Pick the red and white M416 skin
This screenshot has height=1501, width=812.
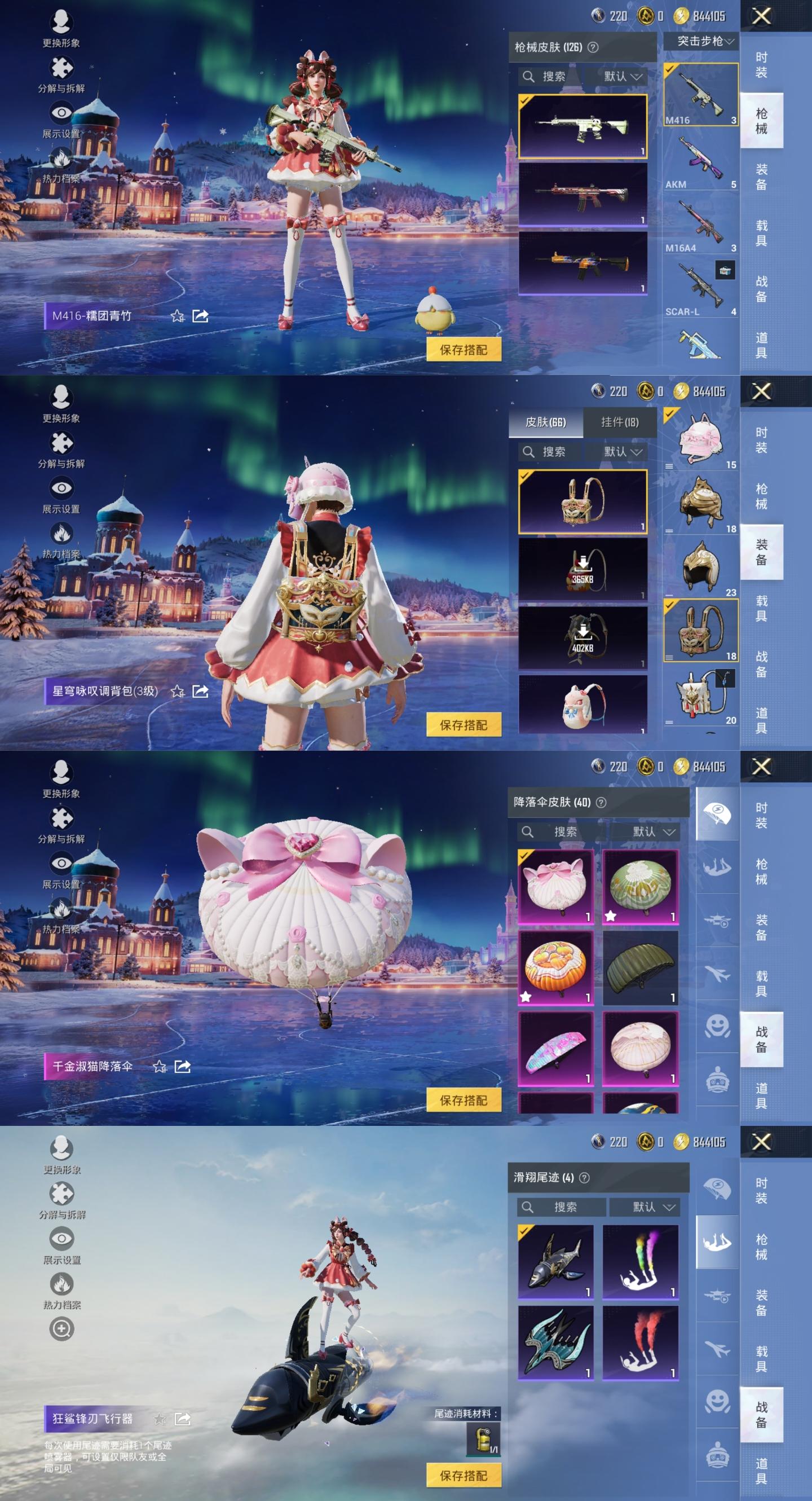(582, 194)
